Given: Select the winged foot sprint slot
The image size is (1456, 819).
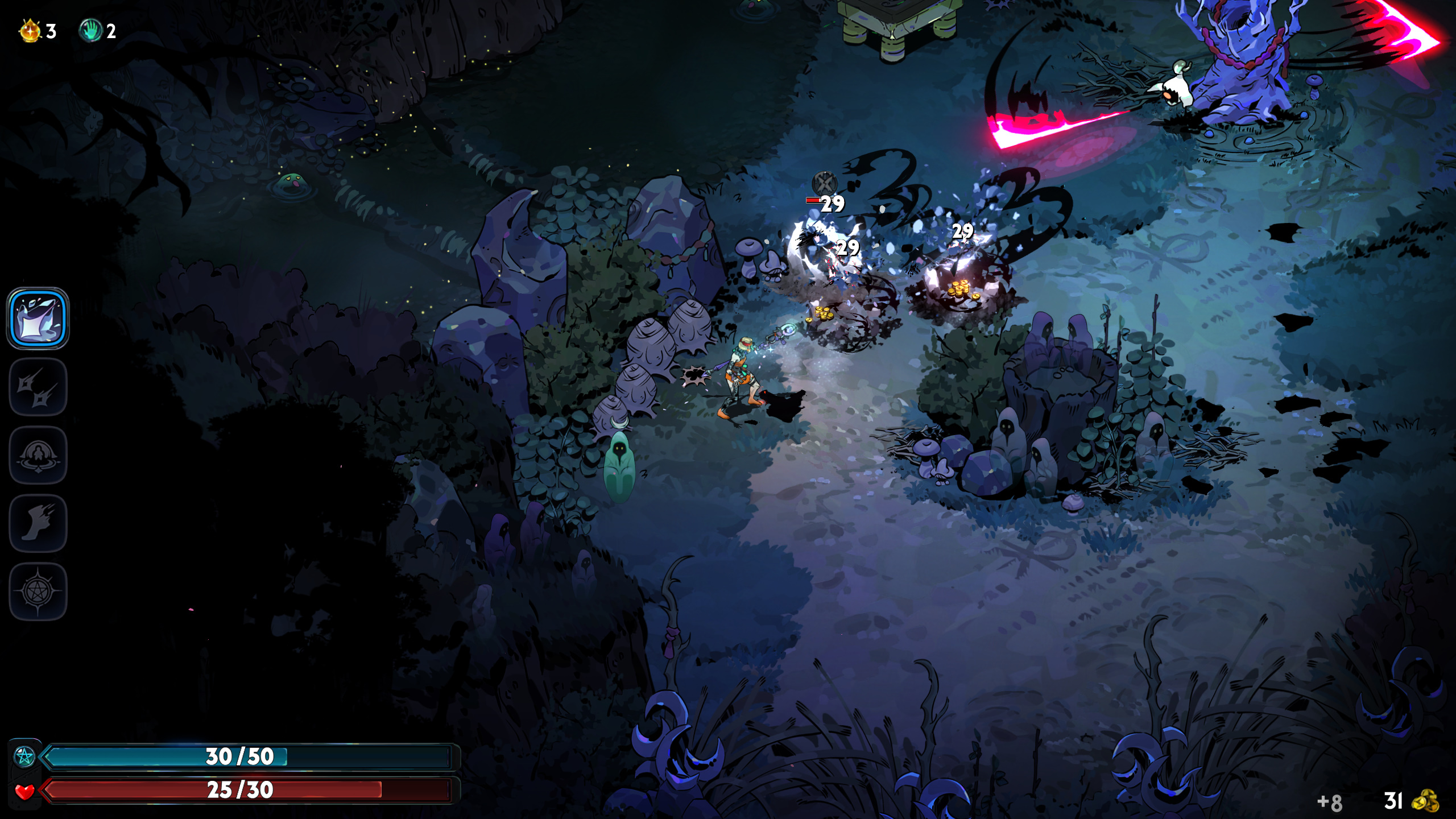Looking at the screenshot, I should coord(38,523).
